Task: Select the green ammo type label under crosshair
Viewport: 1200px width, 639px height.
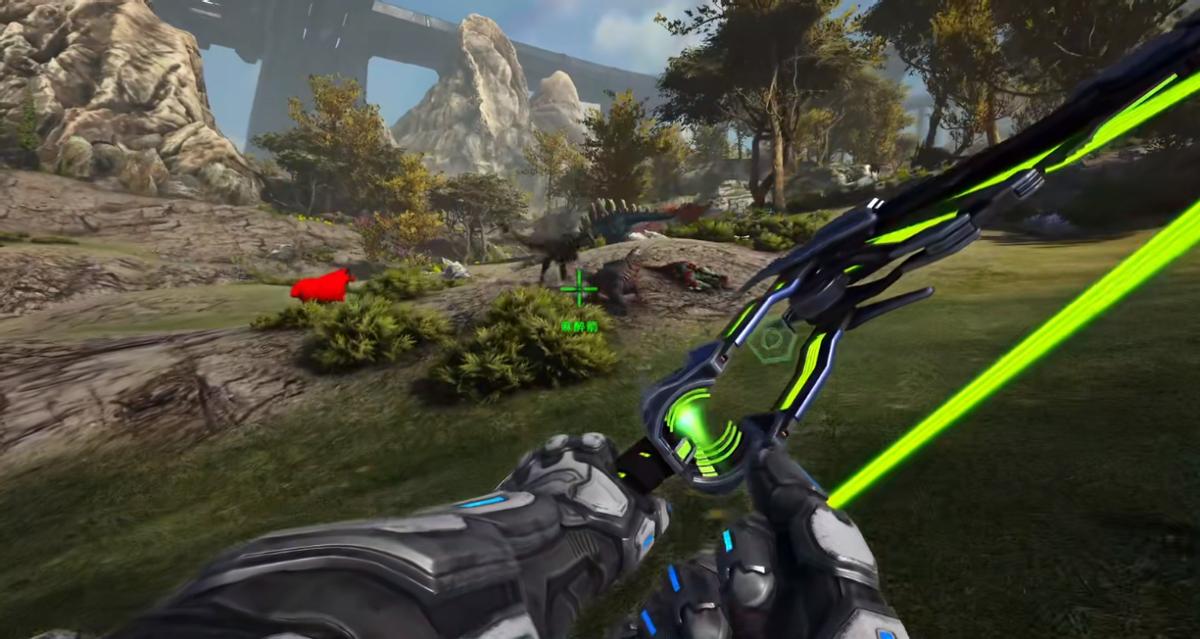Action: point(578,325)
